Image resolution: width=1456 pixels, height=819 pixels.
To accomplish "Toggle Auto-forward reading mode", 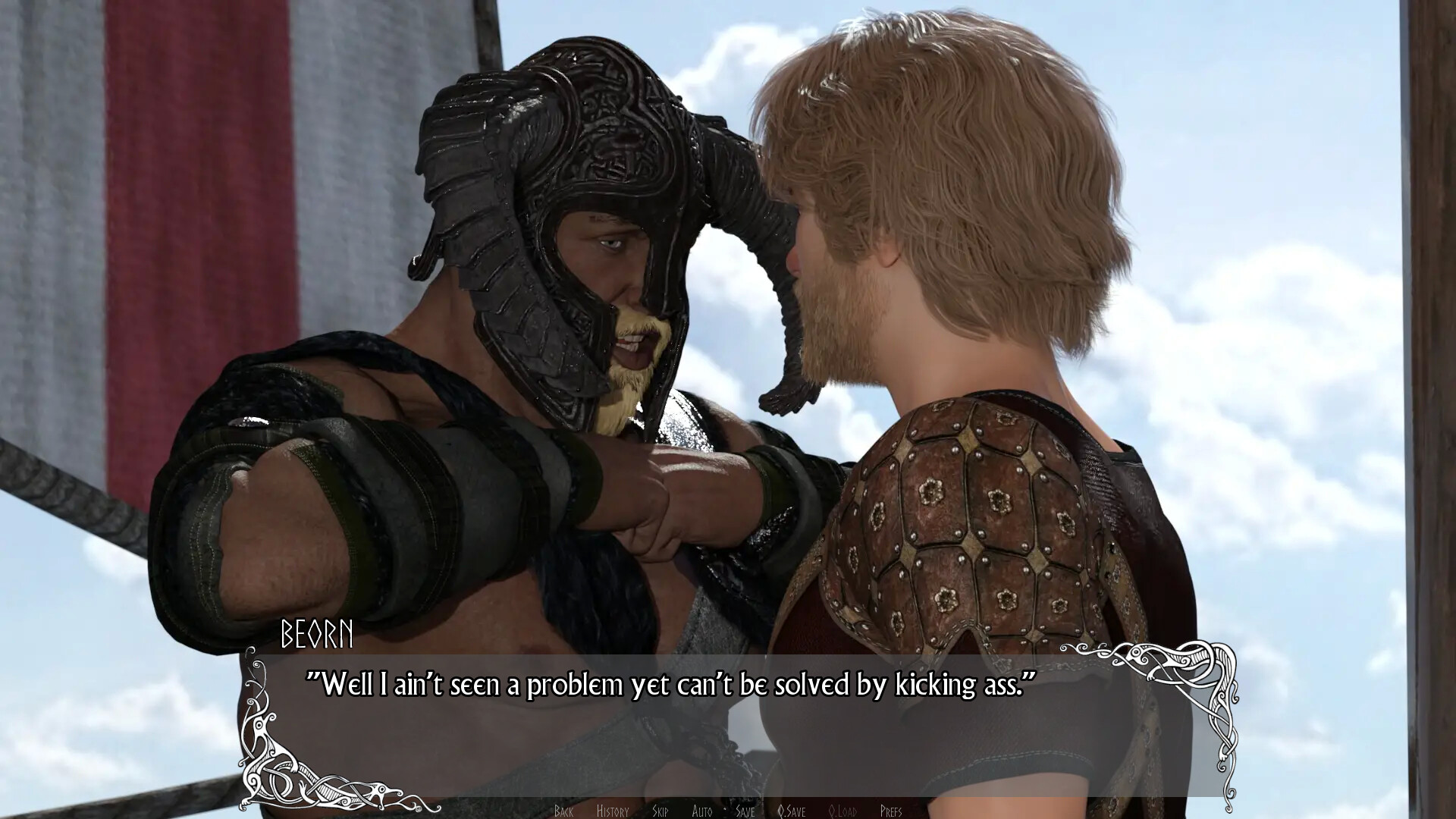I will click(702, 810).
